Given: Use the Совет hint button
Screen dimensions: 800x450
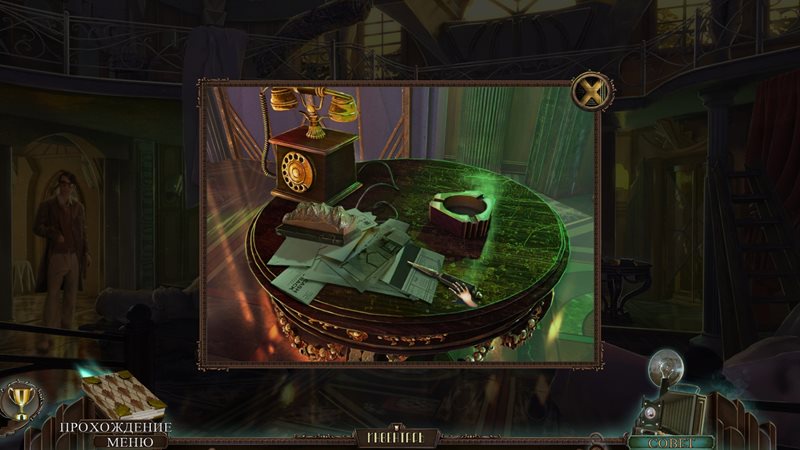Looking at the screenshot, I should tap(669, 442).
